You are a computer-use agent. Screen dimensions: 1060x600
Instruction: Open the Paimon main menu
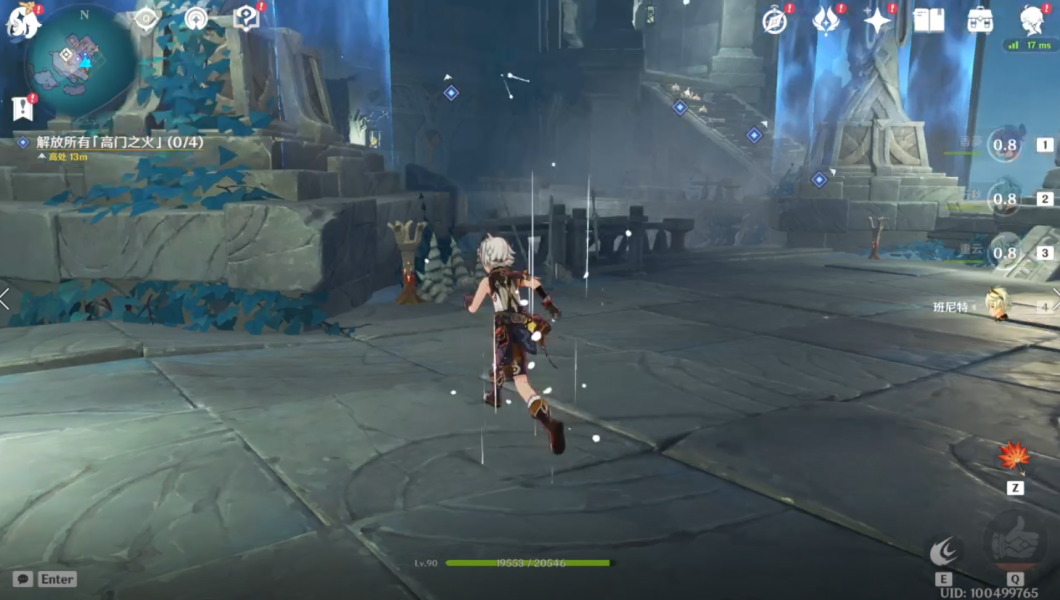coord(22,20)
